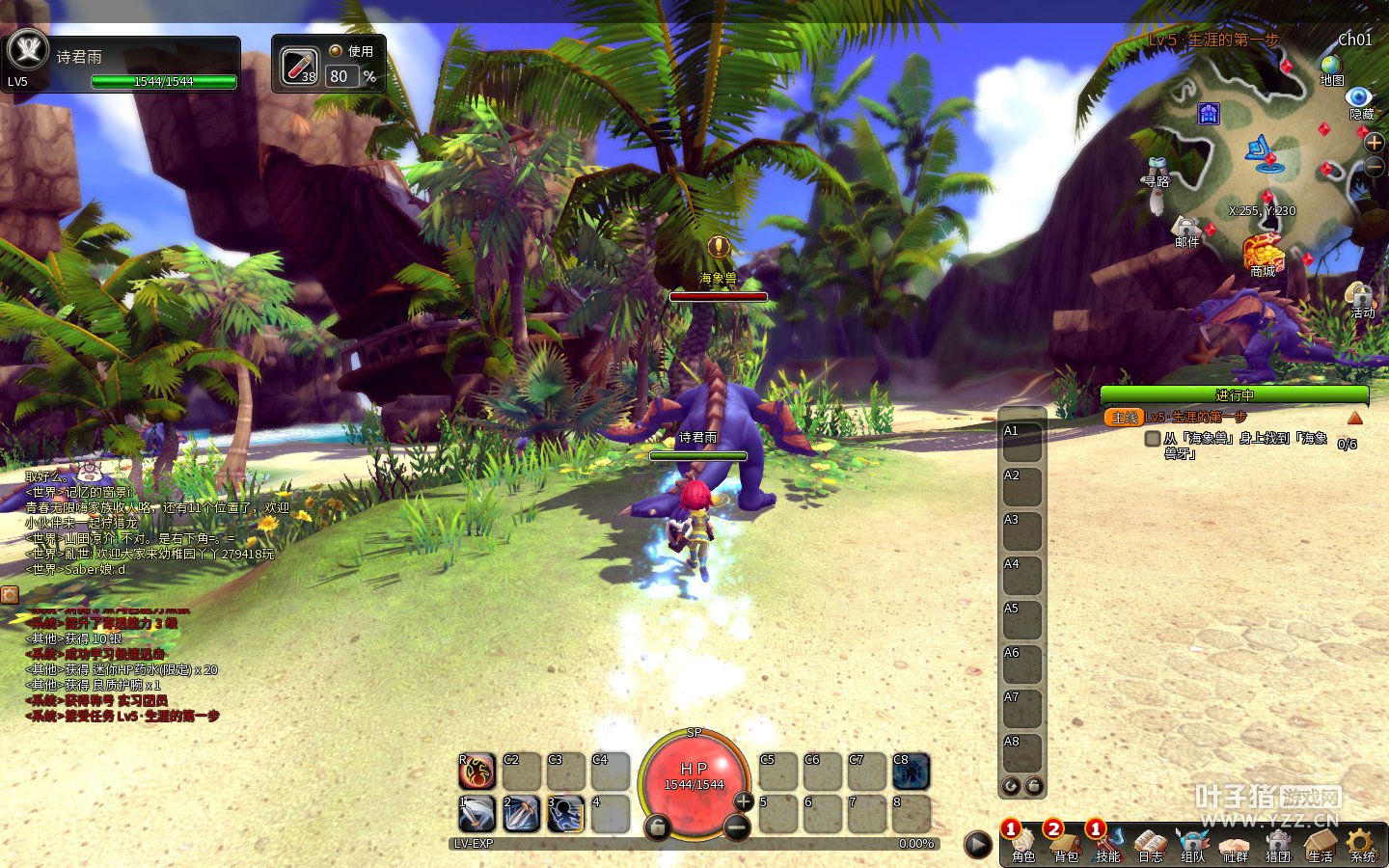The width and height of the screenshot is (1389, 868).
Task: Open the 角色 character menu
Action: point(1023,843)
